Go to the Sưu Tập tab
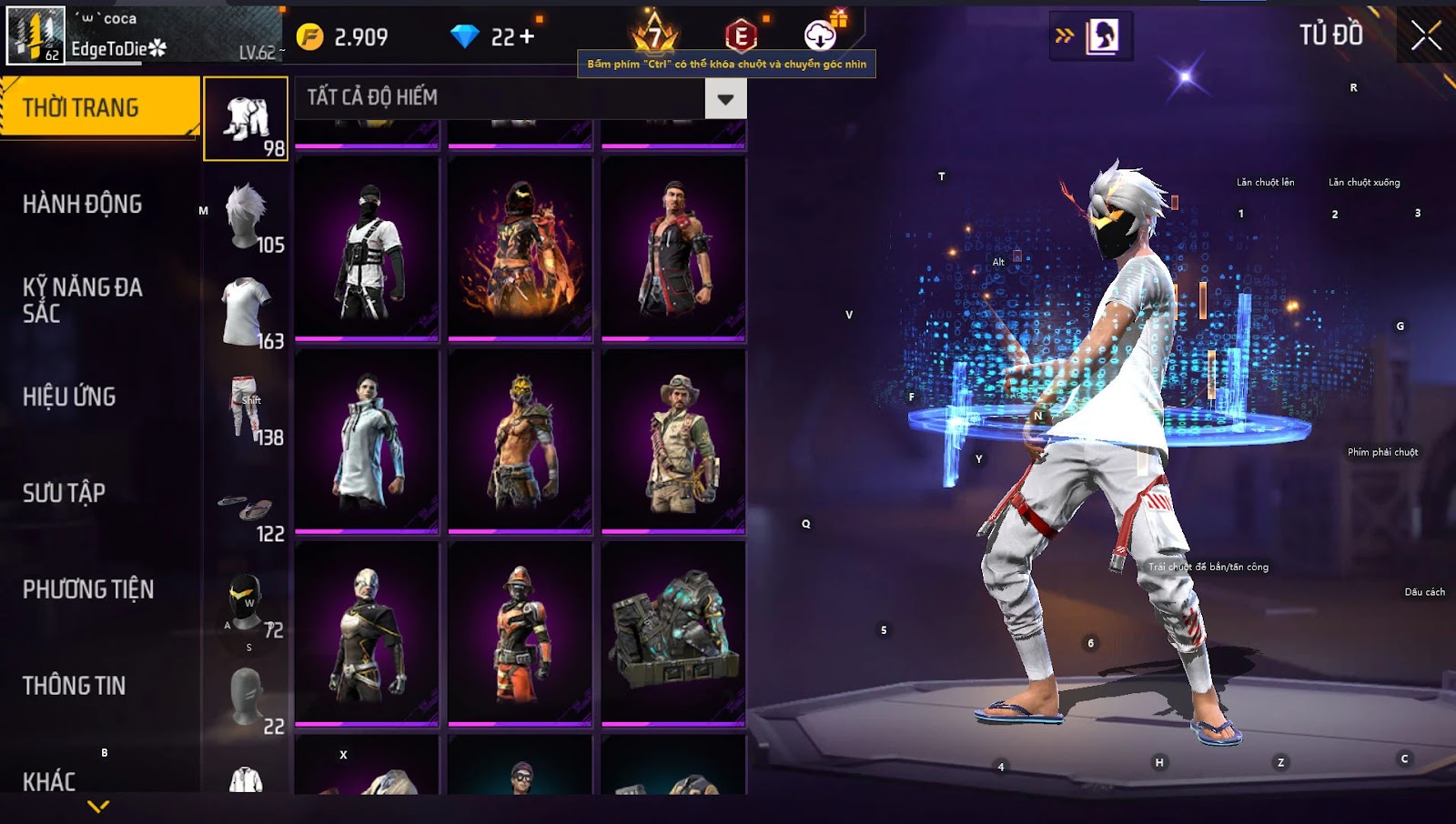This screenshot has height=824, width=1456. pyautogui.click(x=64, y=493)
